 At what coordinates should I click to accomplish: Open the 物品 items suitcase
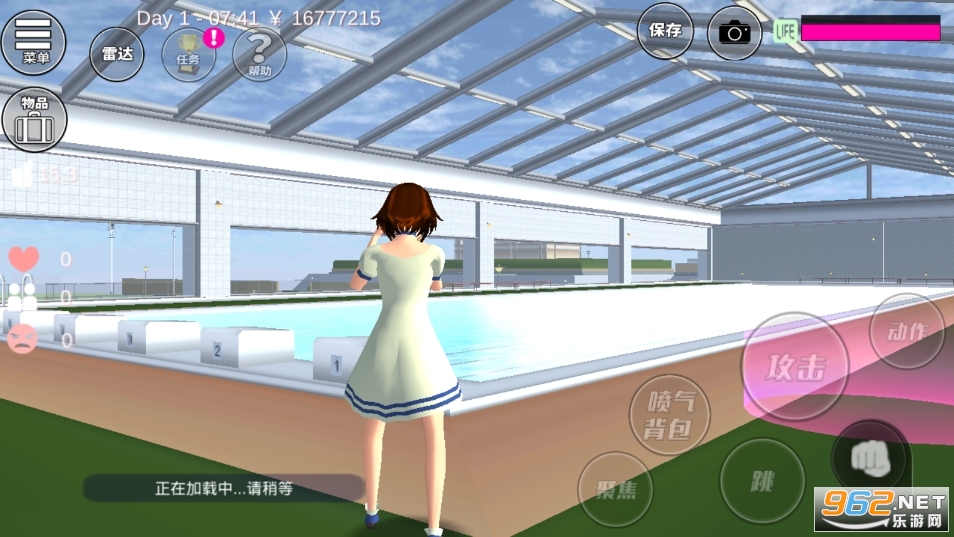(34, 120)
